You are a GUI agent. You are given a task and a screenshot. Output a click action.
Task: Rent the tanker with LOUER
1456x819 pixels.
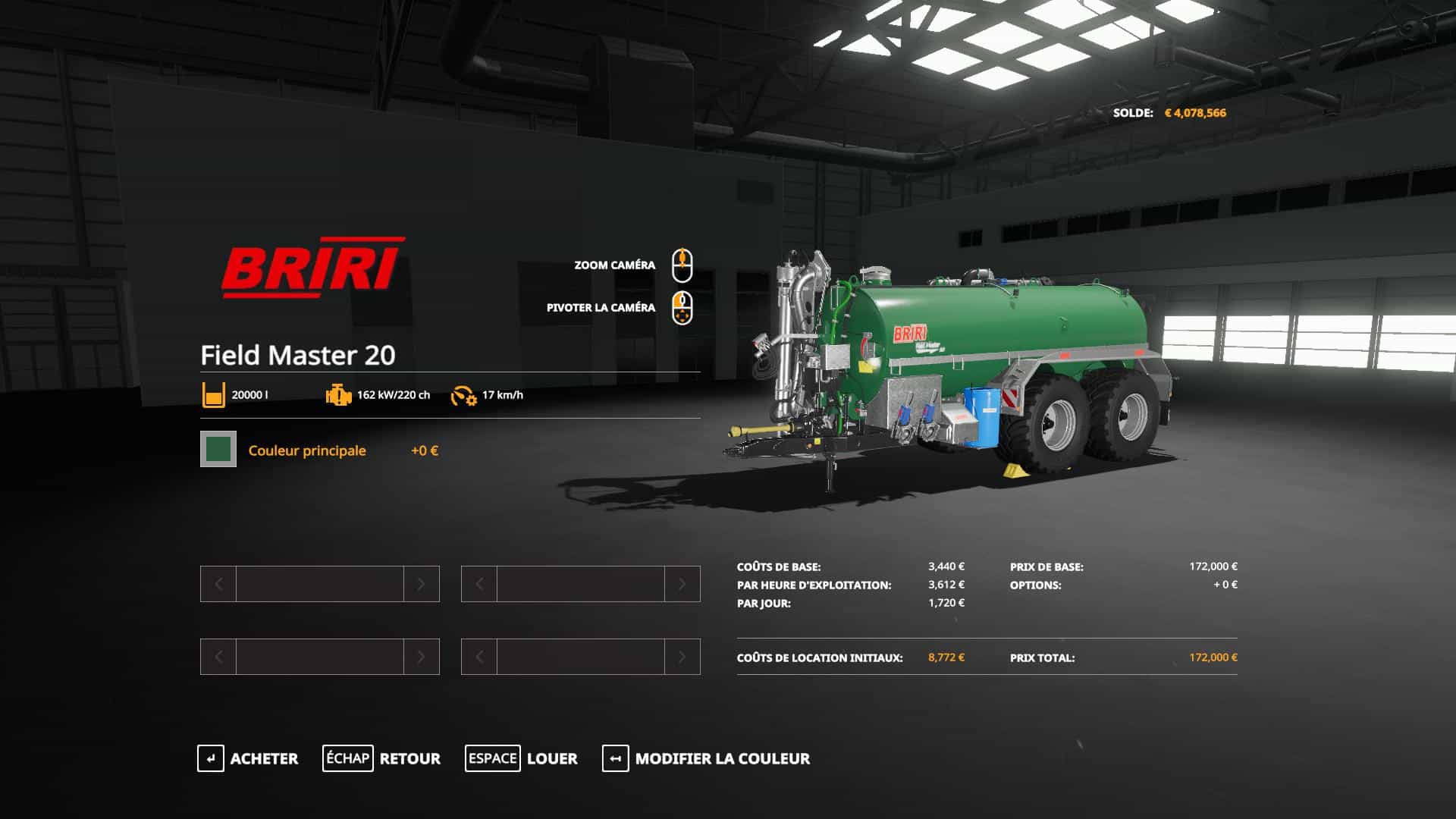tap(522, 758)
